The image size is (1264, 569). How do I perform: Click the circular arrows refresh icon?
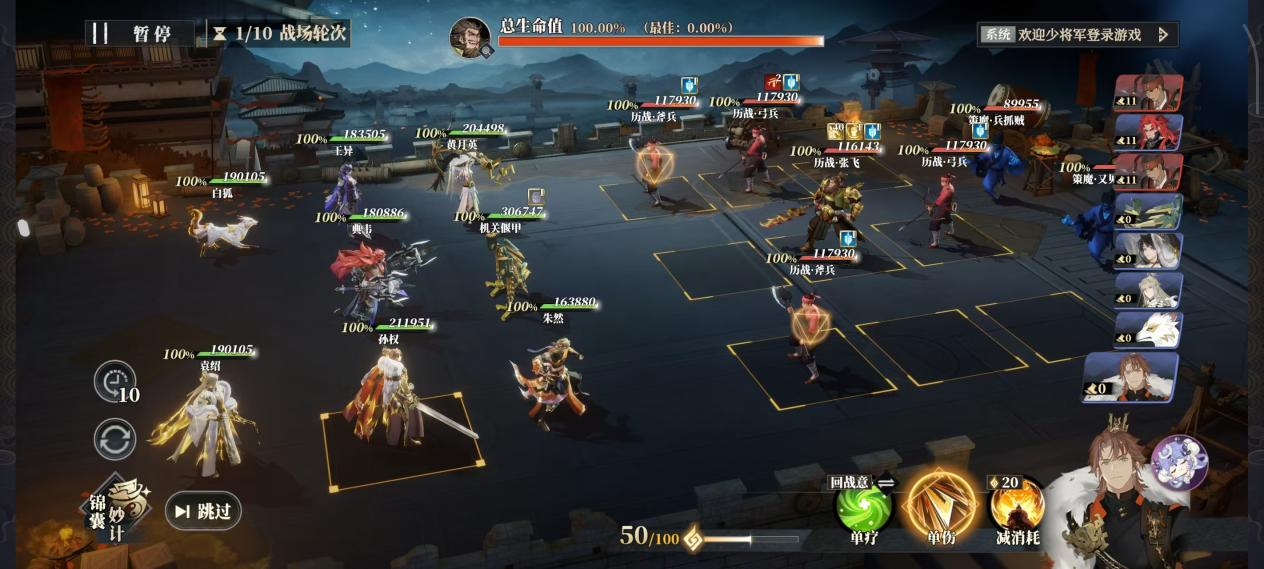coord(115,440)
